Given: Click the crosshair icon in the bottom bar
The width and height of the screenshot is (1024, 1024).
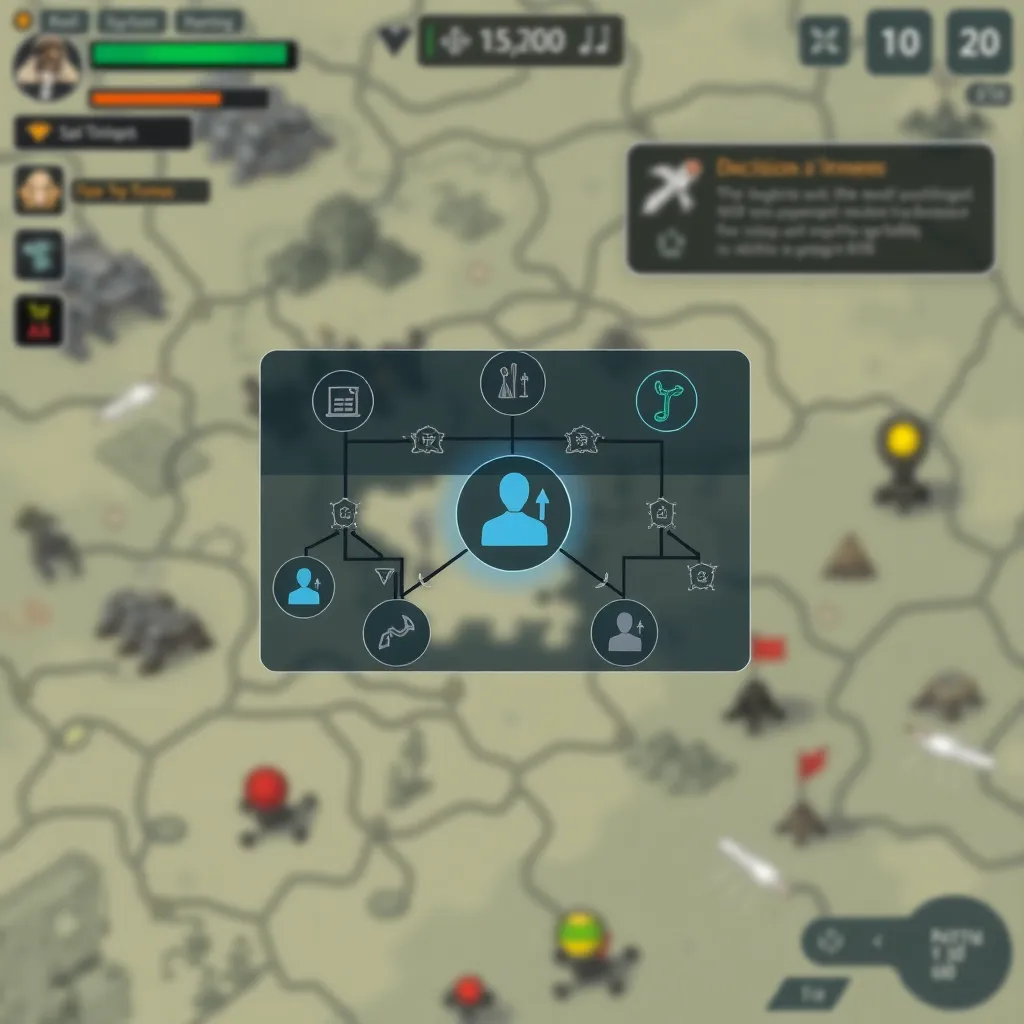Looking at the screenshot, I should (831, 940).
